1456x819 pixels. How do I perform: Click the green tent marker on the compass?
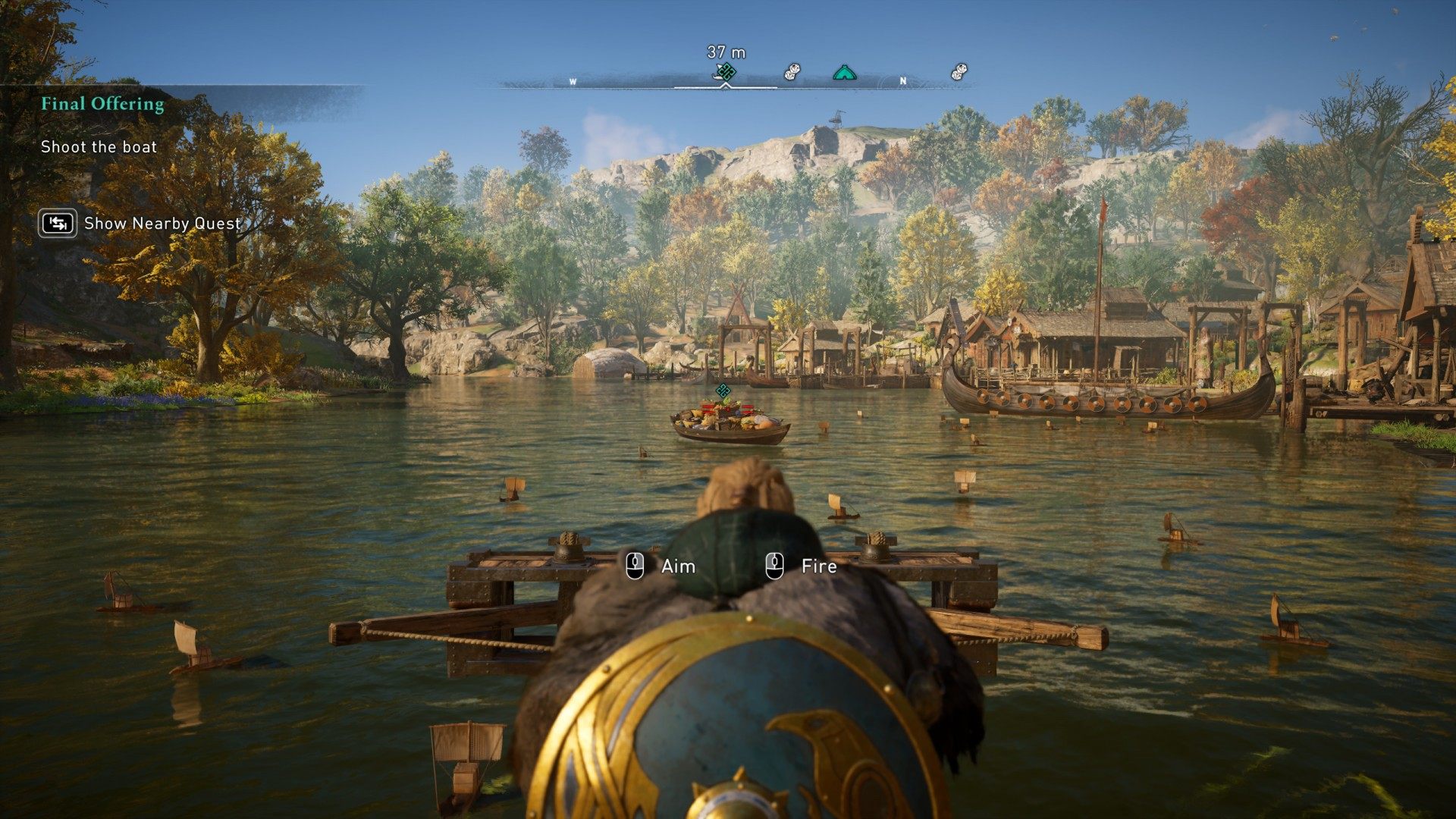(844, 73)
